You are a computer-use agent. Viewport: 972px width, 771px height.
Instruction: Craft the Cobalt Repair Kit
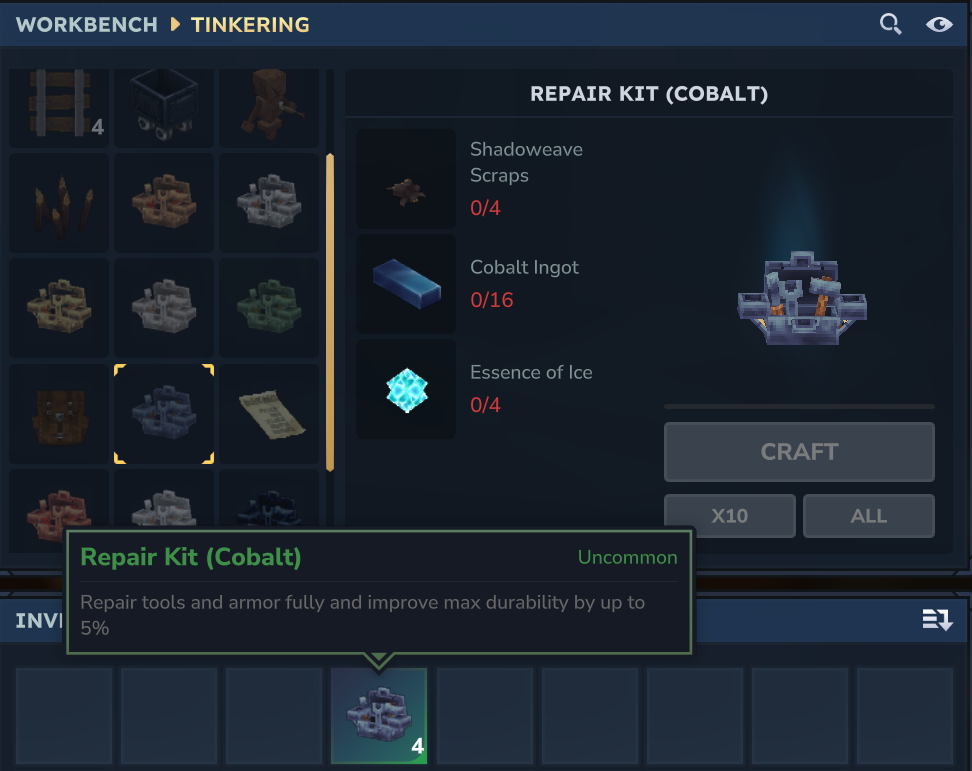799,452
